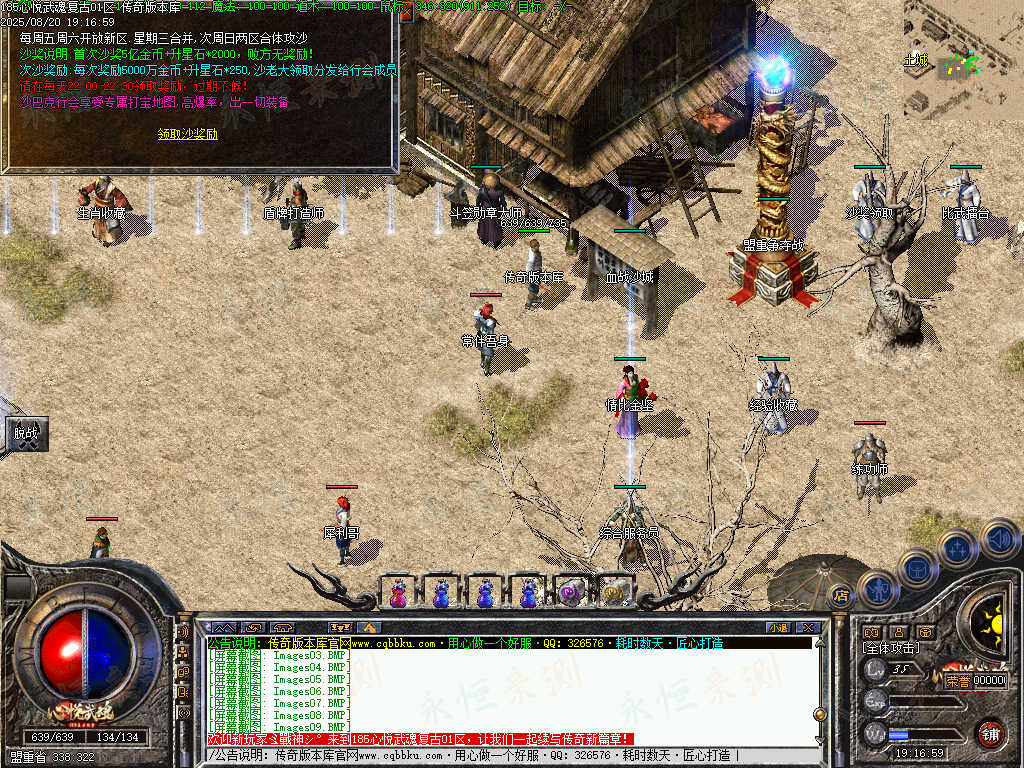
Task: Click the 小退 logout button
Action: (x=777, y=627)
